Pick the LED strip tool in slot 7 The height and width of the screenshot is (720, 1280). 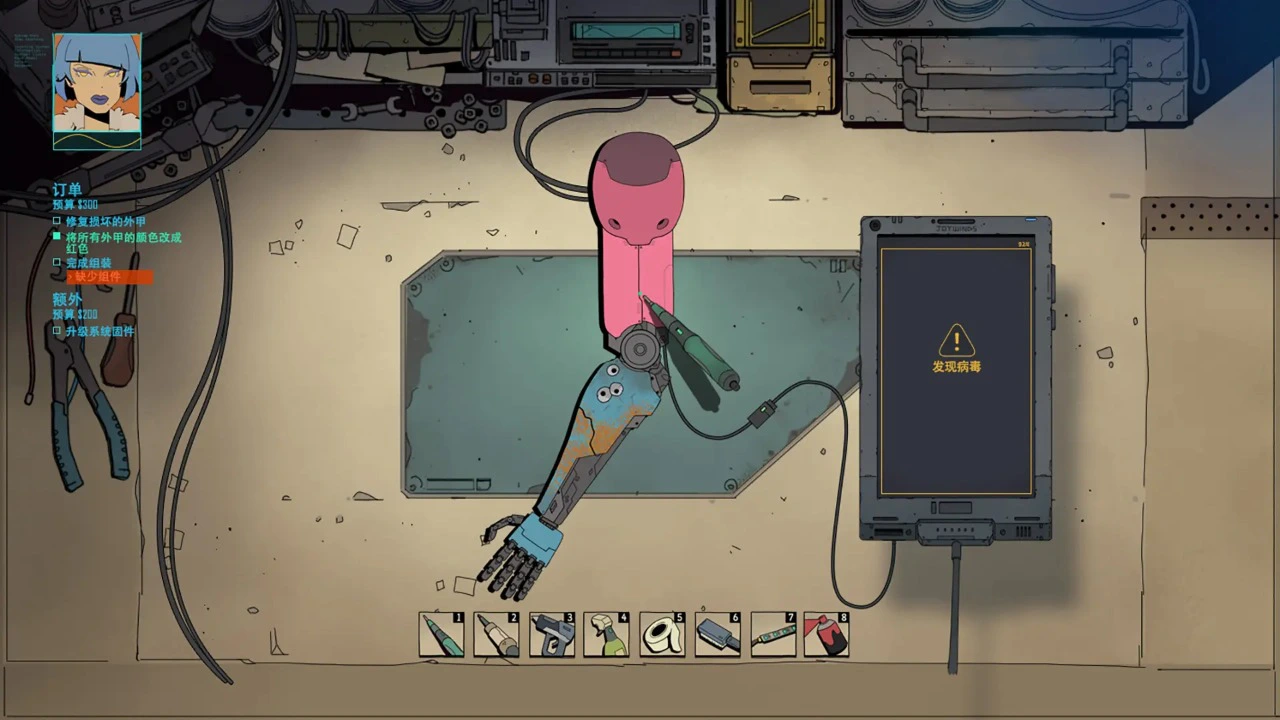(x=773, y=635)
